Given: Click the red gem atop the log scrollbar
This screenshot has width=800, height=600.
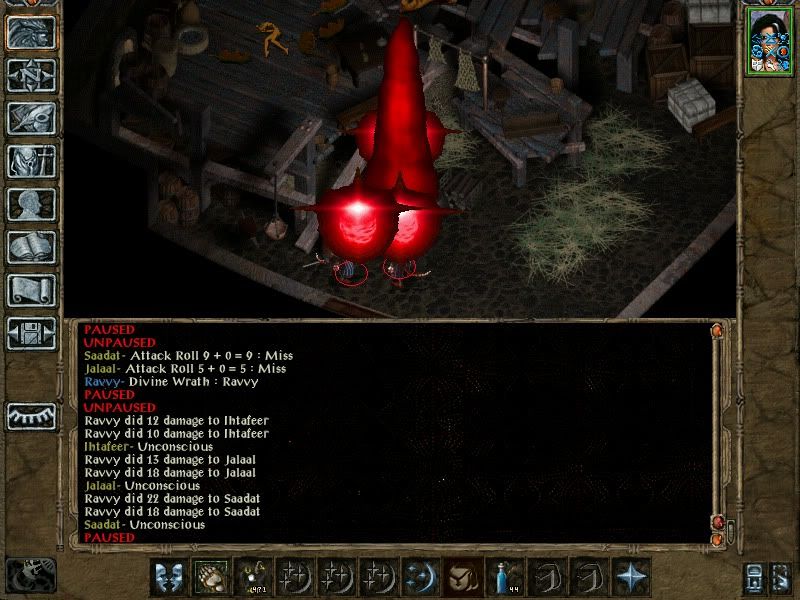Looking at the screenshot, I should [x=717, y=330].
